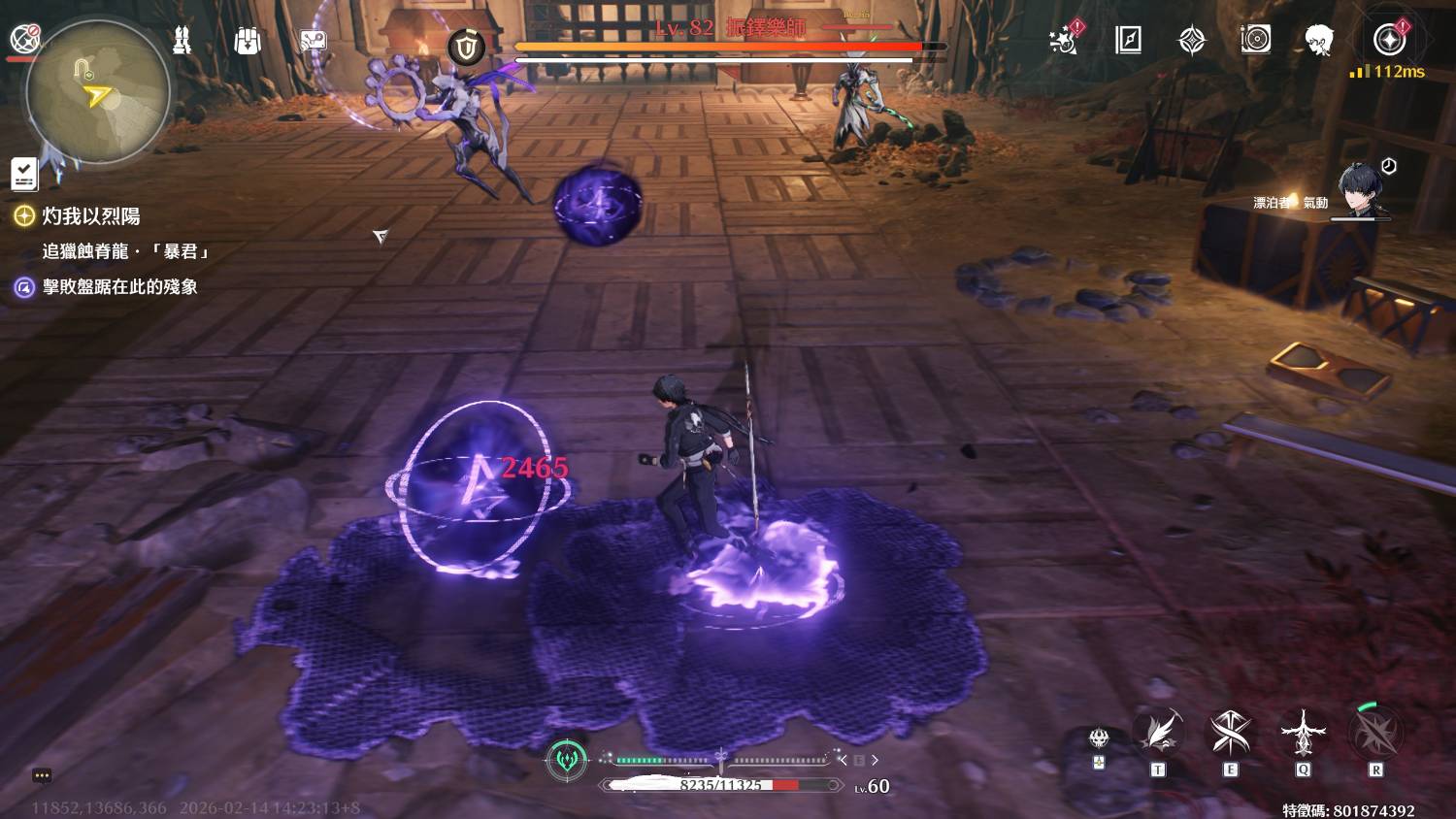Open the circular minimap
1456x819 pixels.
[x=96, y=93]
